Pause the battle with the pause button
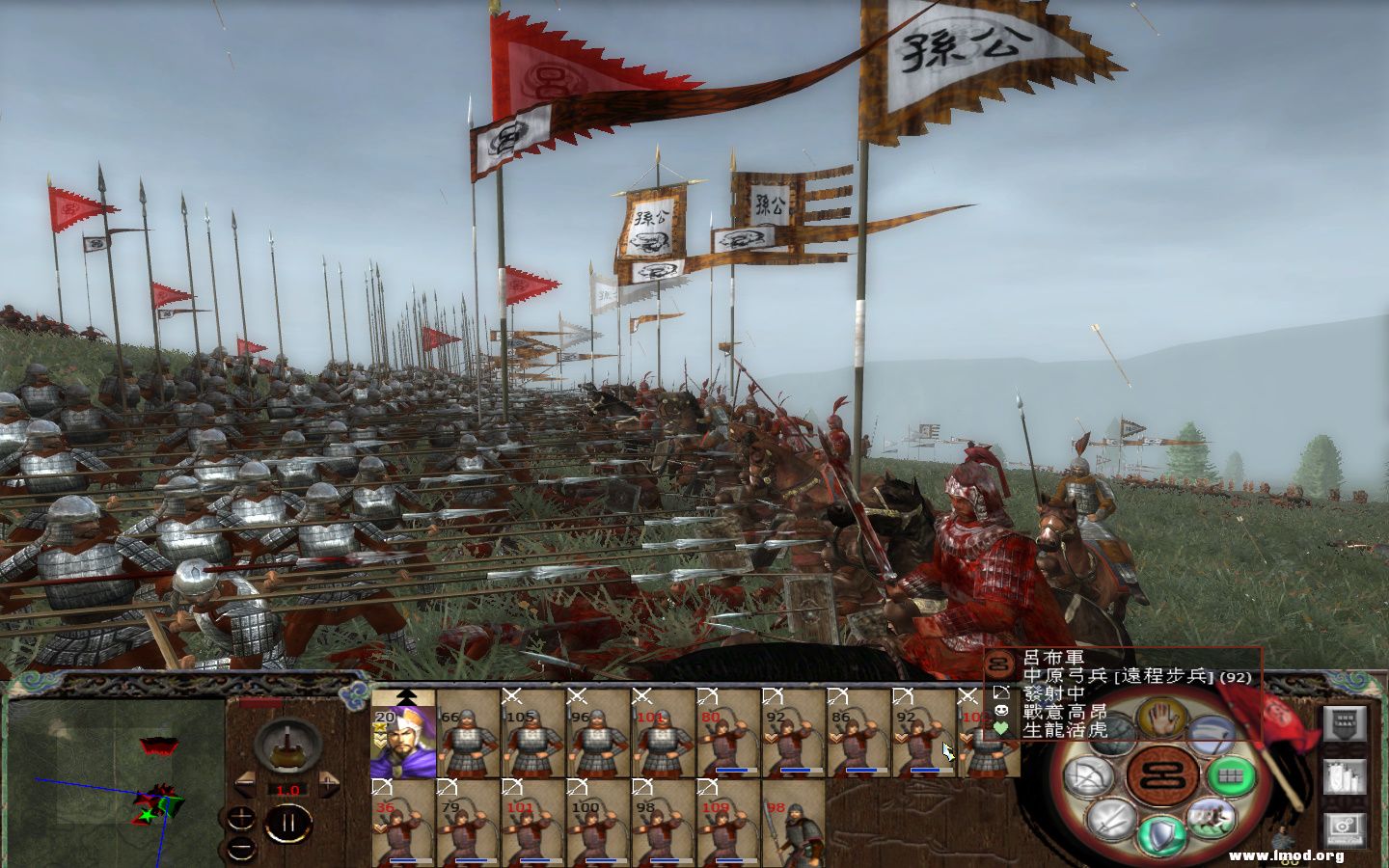Screen dimensions: 1389x868 tap(289, 822)
